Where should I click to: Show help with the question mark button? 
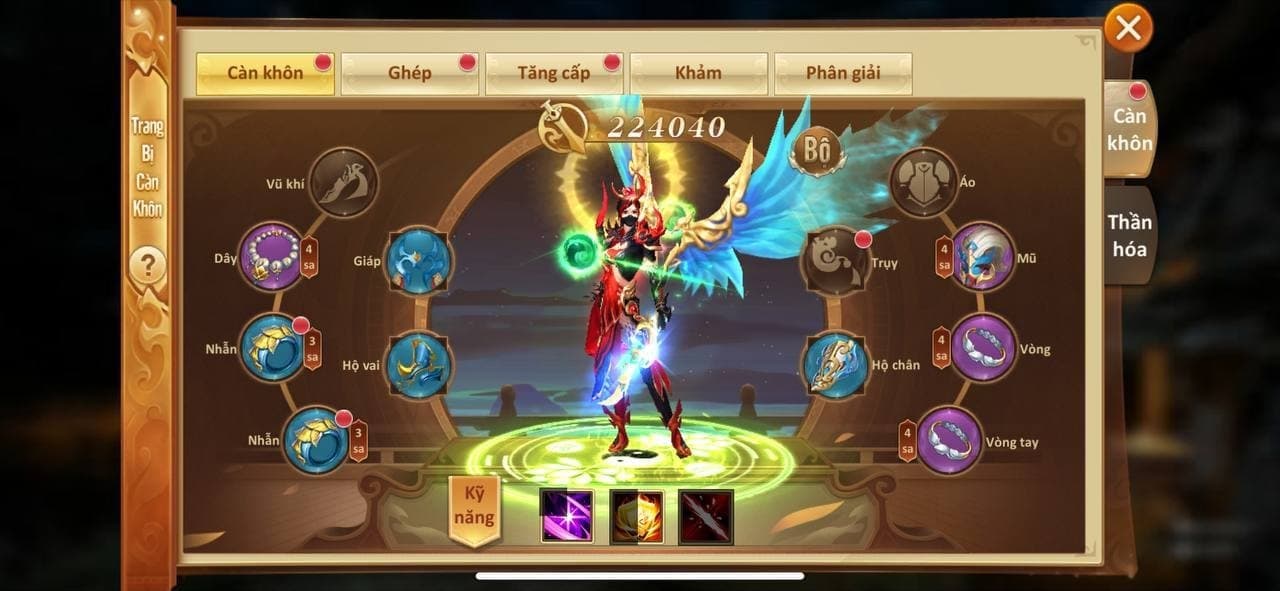pyautogui.click(x=148, y=266)
